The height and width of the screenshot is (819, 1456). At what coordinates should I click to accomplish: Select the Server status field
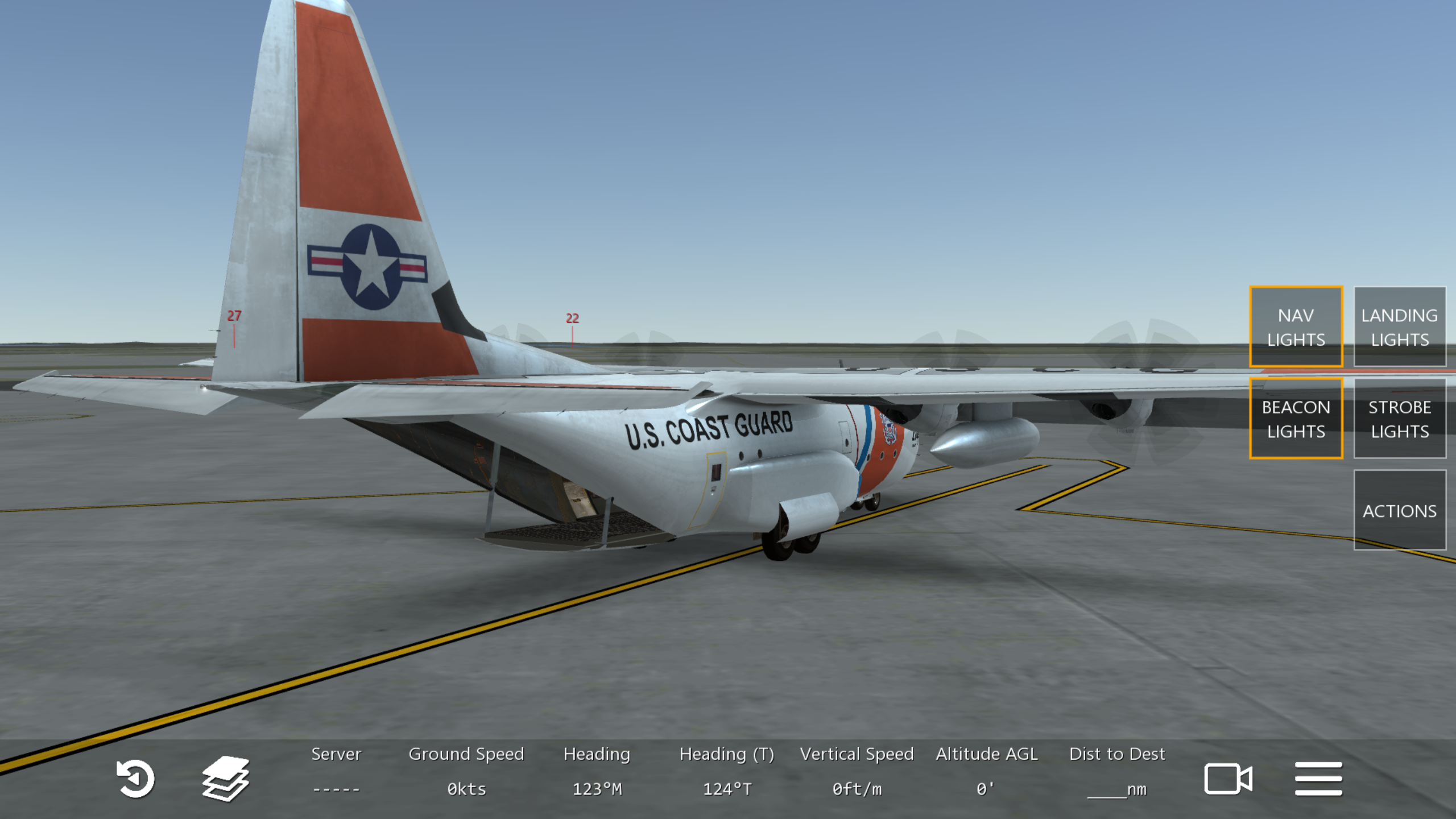click(336, 771)
